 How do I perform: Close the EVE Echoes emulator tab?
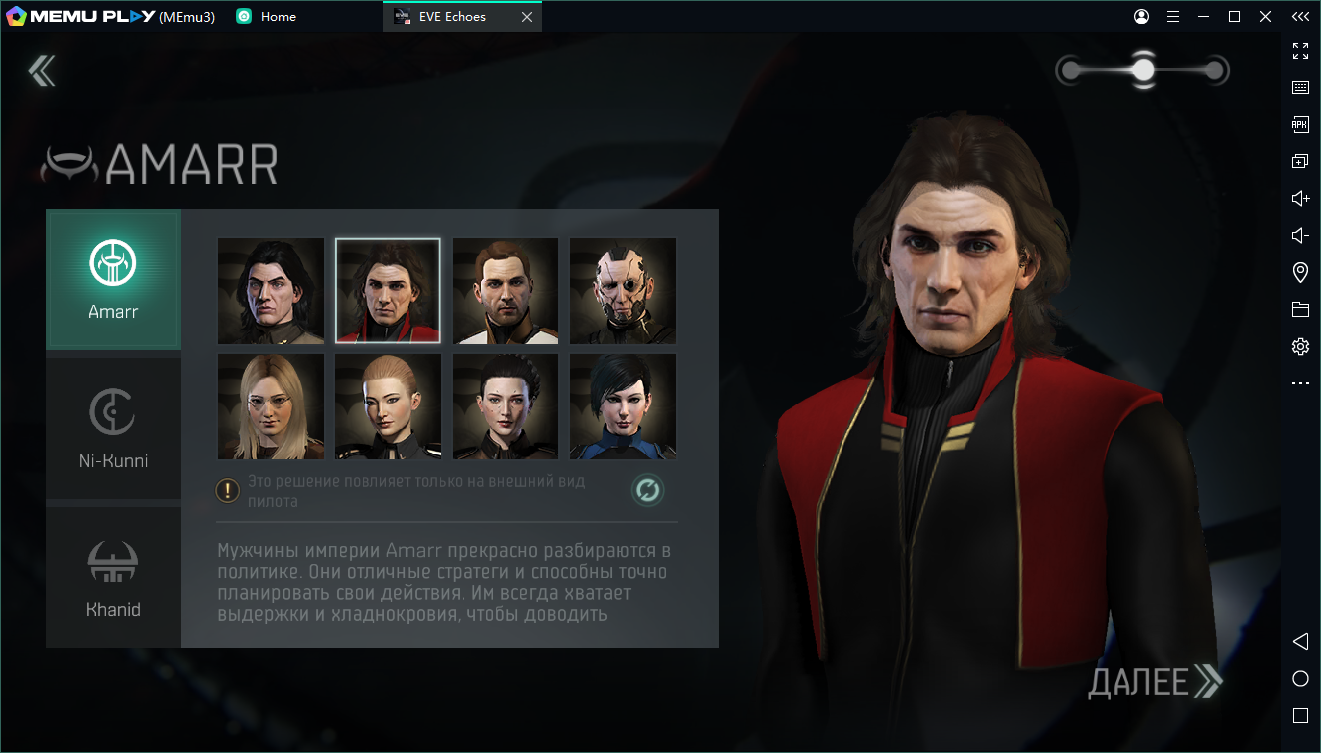[527, 17]
